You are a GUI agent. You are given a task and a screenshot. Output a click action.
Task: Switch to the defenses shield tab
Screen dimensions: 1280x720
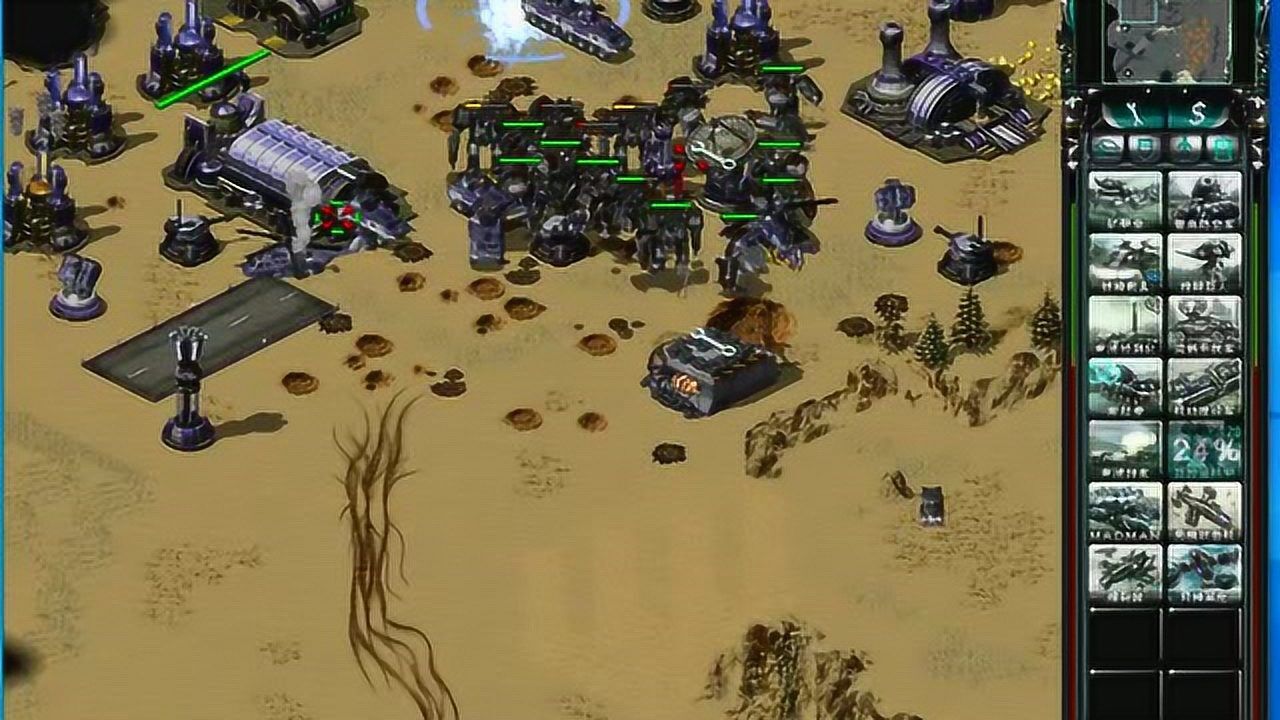click(x=1143, y=147)
